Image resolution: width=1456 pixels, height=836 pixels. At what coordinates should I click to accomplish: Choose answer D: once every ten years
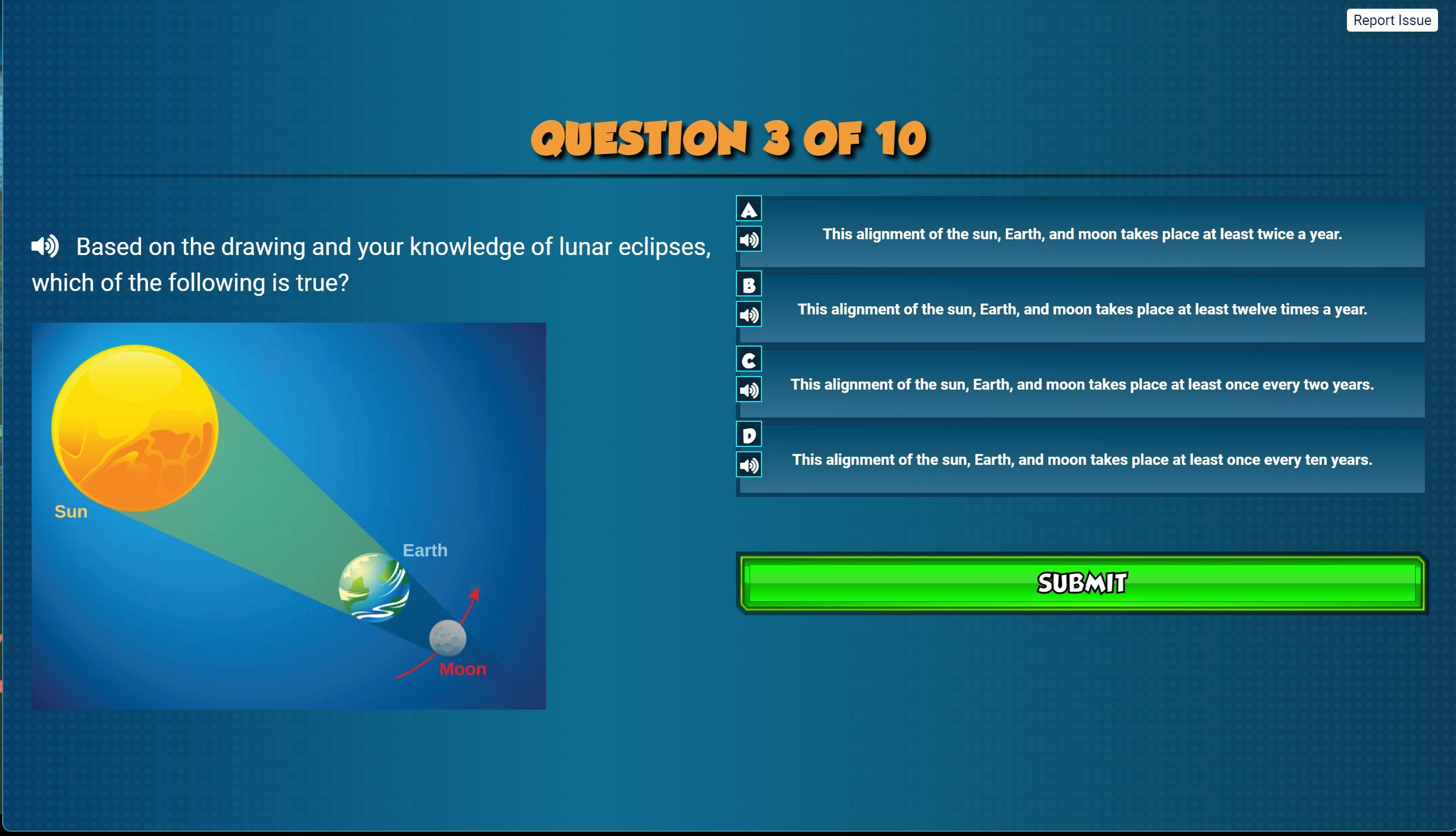point(1082,459)
